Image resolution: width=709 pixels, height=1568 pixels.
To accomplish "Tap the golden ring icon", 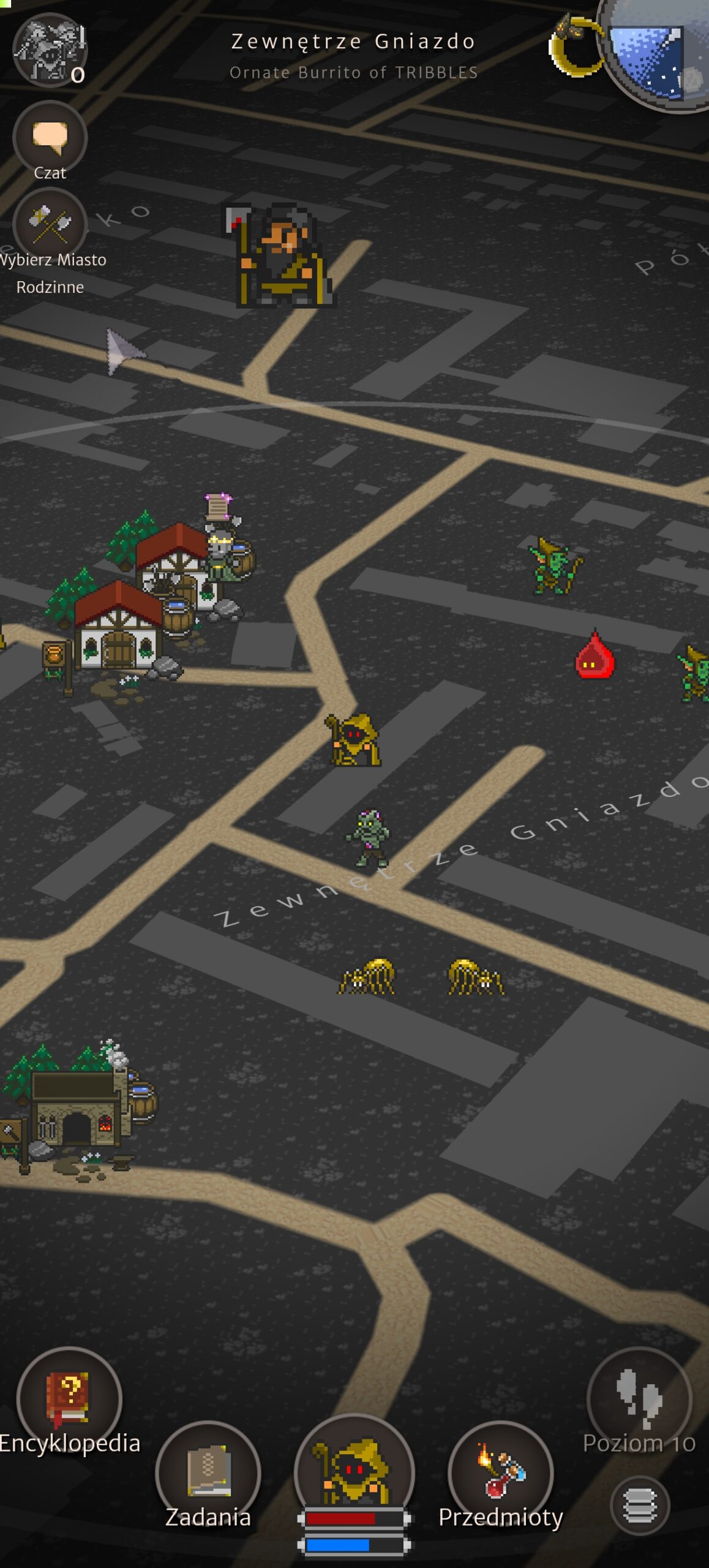I will (x=575, y=47).
